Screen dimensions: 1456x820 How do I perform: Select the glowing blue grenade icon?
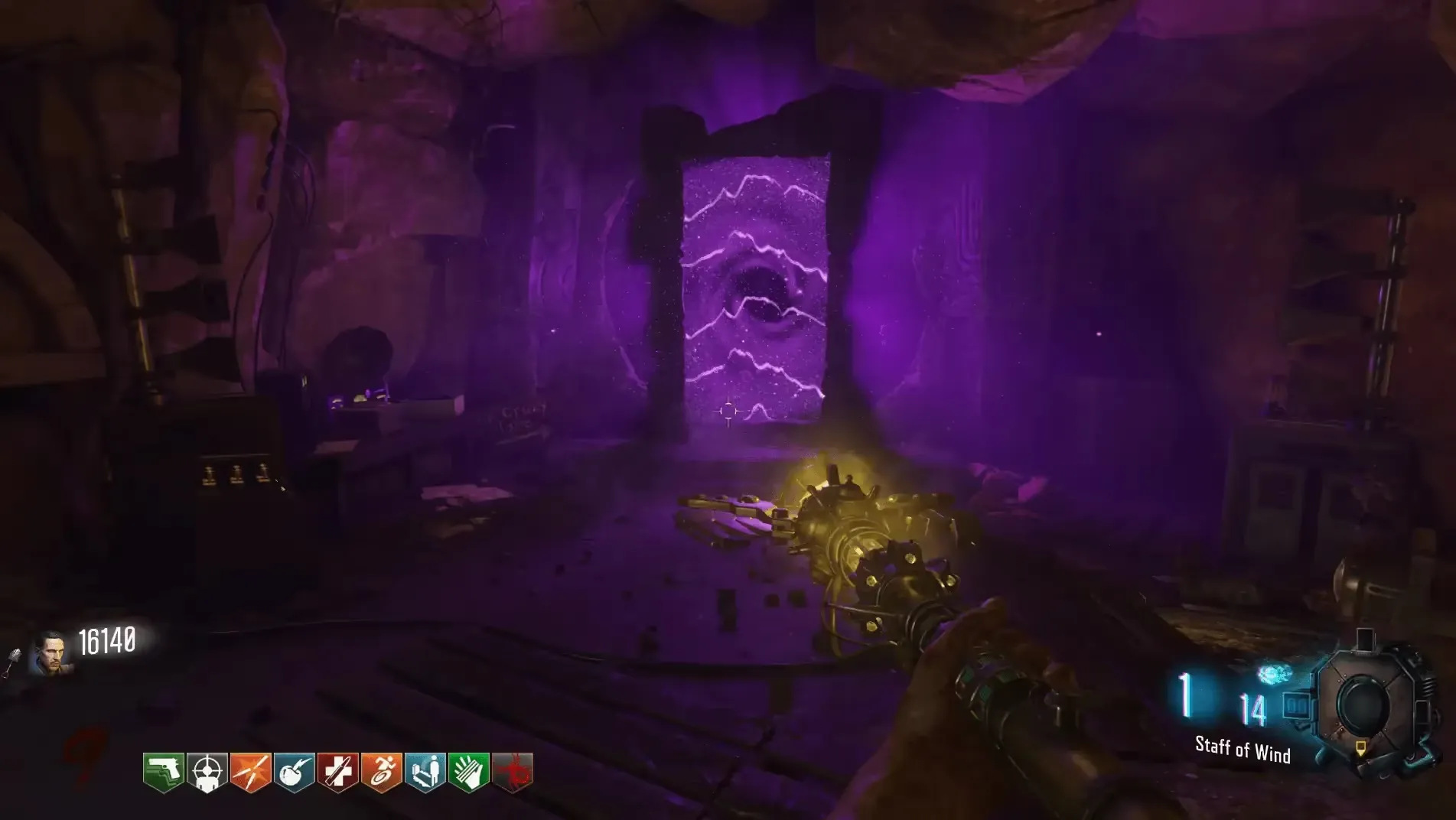tap(1274, 675)
